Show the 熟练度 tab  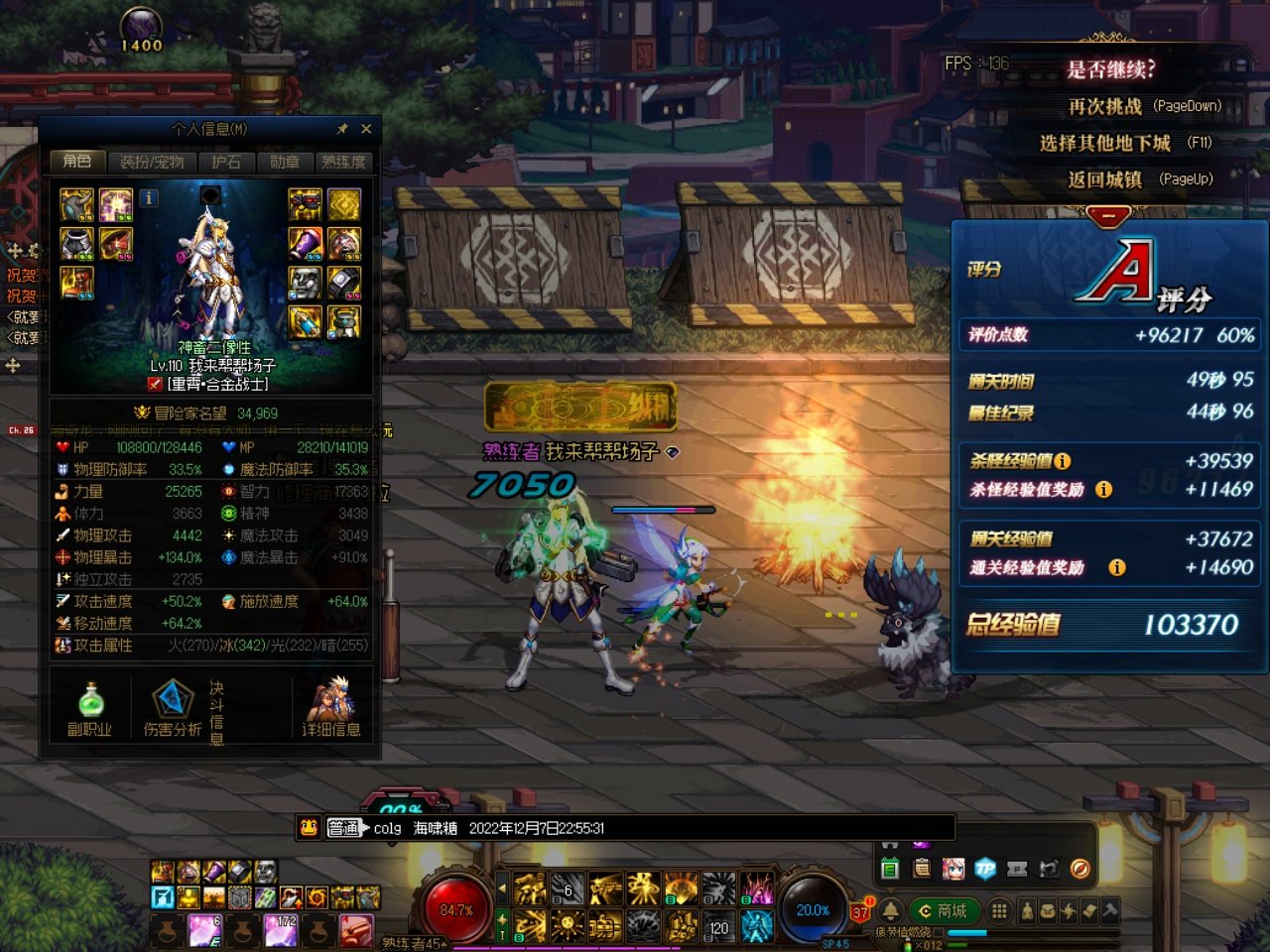tap(343, 162)
